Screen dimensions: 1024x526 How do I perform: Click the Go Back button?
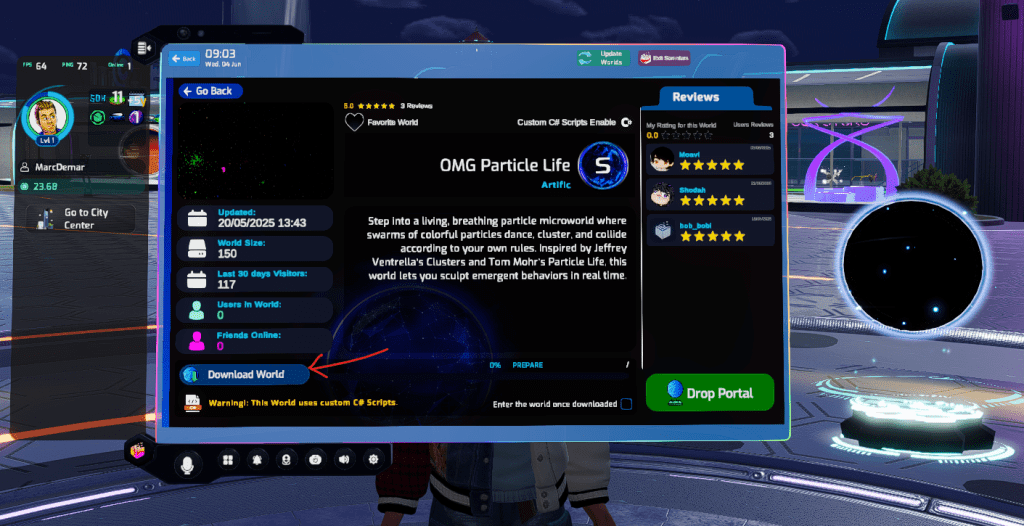[x=210, y=91]
